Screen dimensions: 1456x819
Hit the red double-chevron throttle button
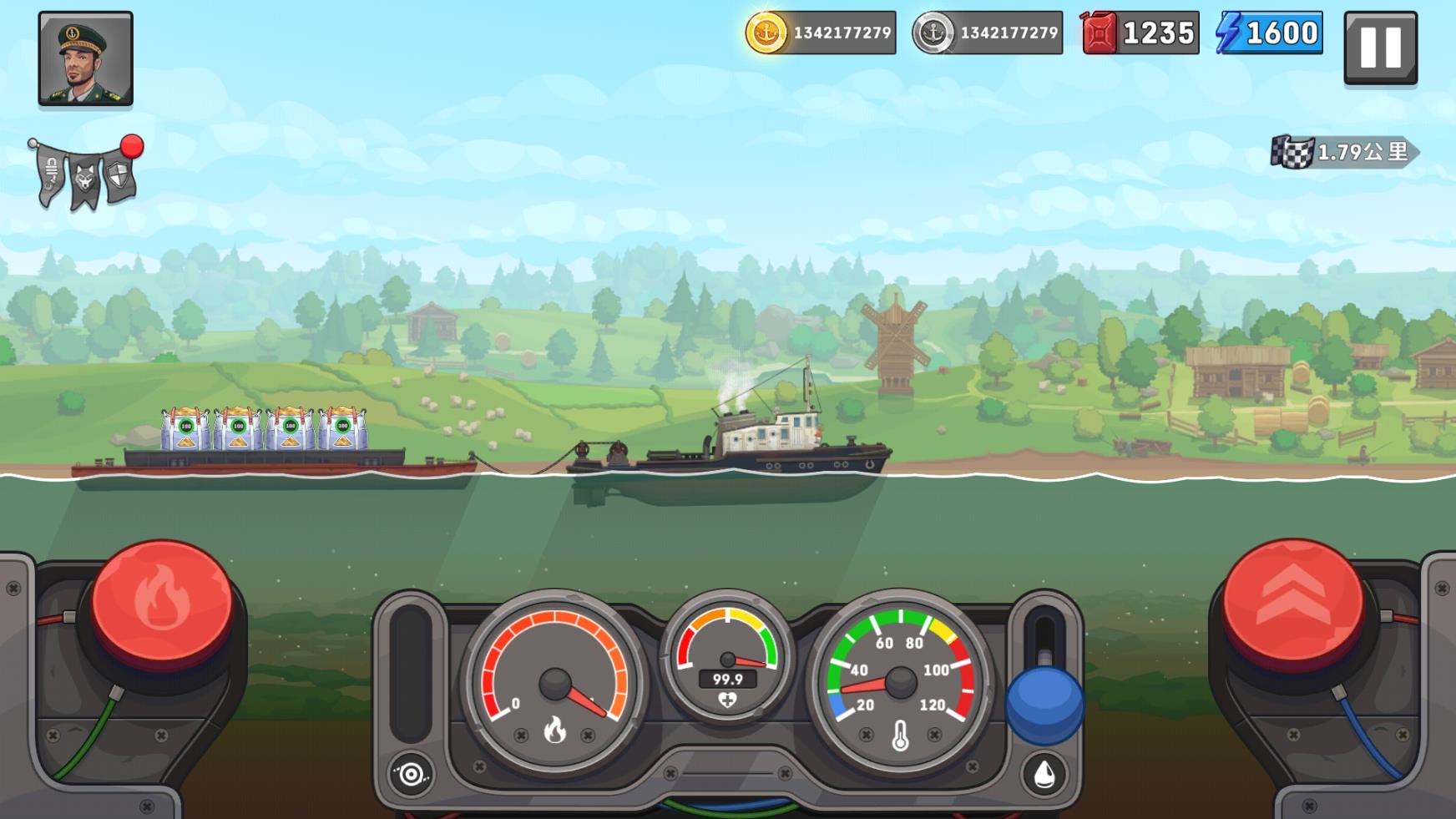point(1292,601)
